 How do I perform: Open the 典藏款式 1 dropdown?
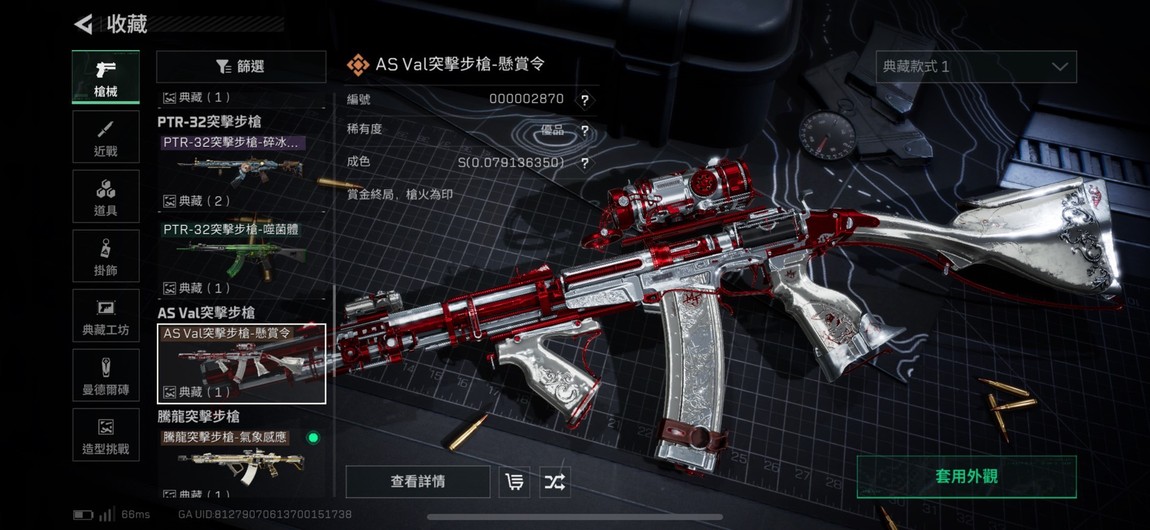(x=975, y=67)
